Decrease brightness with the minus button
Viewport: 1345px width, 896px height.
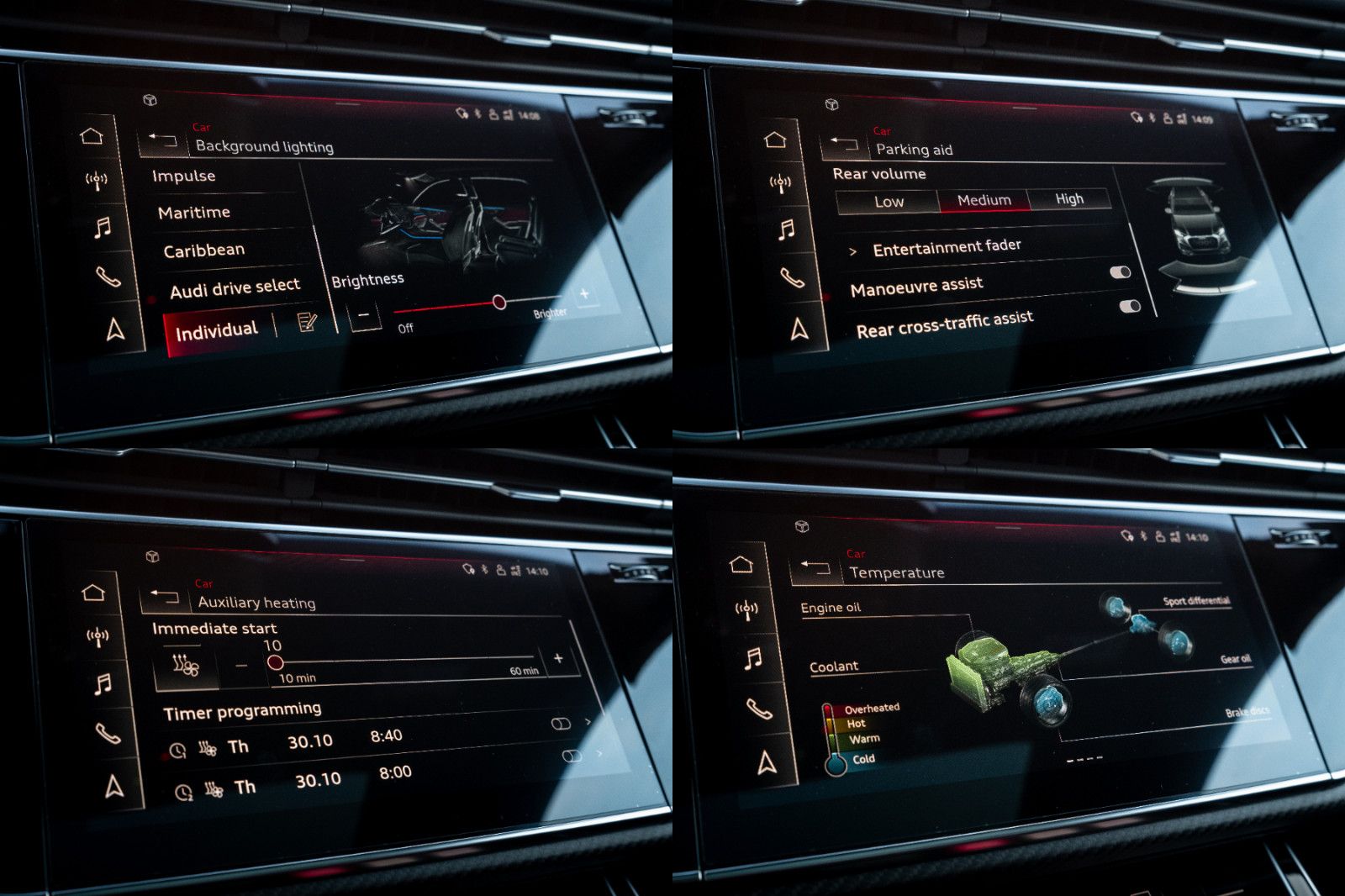[x=363, y=316]
